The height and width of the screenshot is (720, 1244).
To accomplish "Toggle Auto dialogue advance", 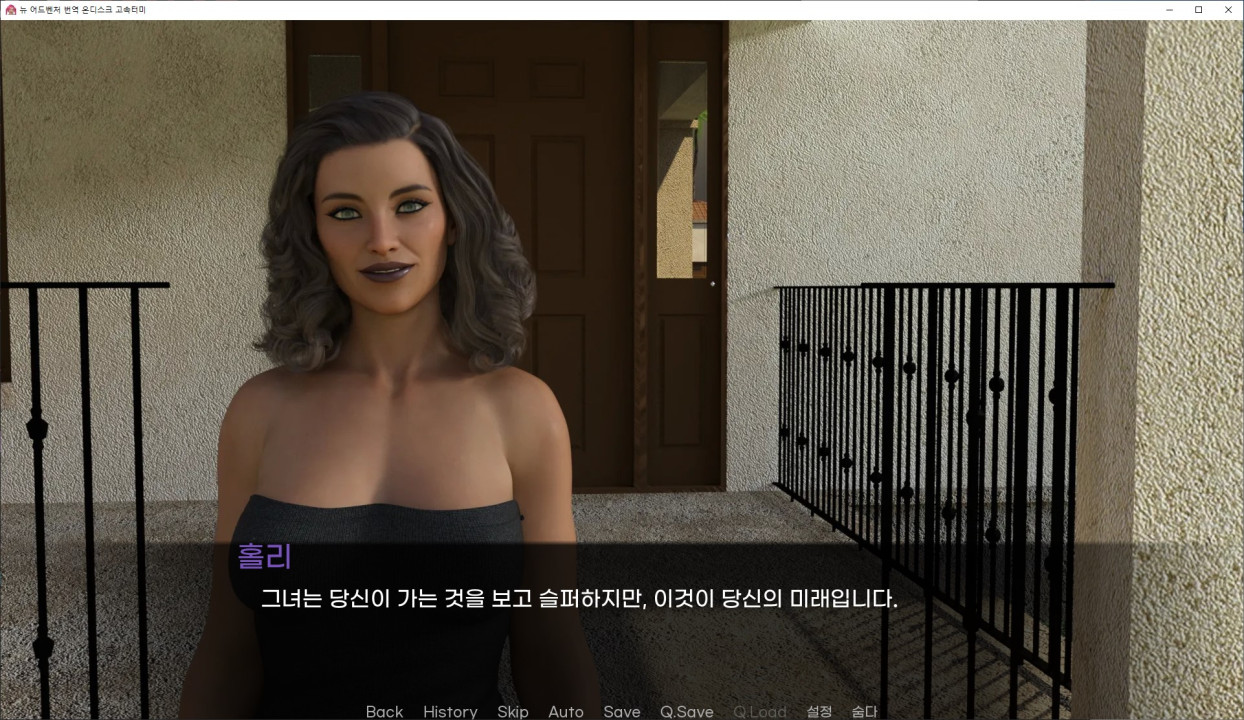I will click(x=566, y=711).
